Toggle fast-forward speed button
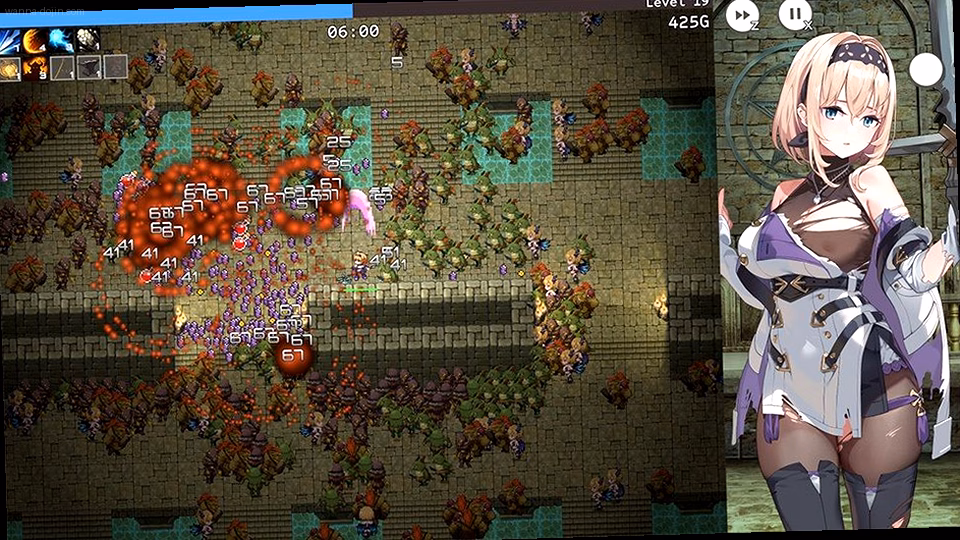Viewport: 960px width, 540px height. [741, 14]
